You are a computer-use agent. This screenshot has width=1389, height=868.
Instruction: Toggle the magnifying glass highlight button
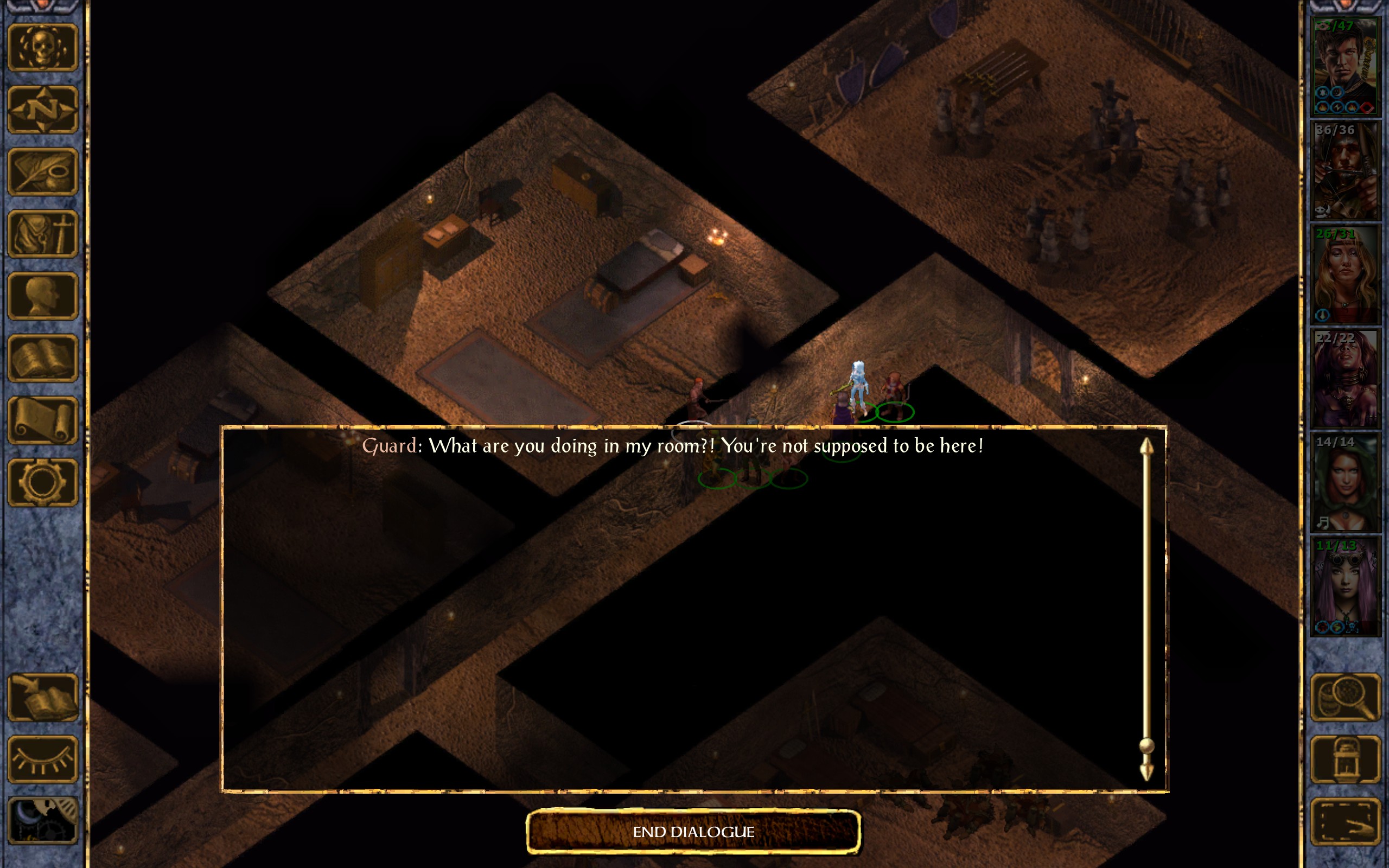coord(1346,698)
